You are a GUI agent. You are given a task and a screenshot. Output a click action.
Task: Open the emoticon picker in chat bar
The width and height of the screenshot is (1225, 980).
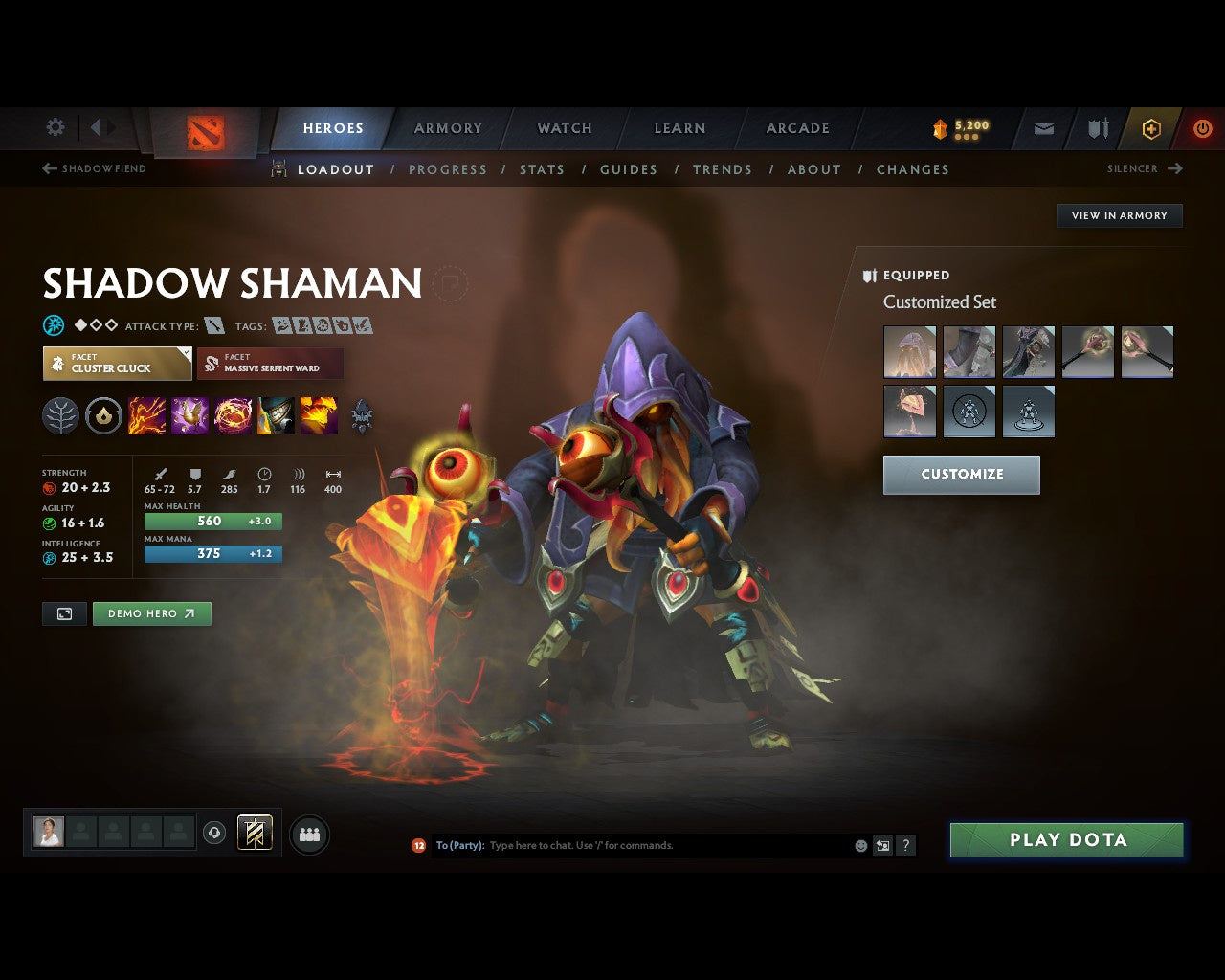point(859,845)
